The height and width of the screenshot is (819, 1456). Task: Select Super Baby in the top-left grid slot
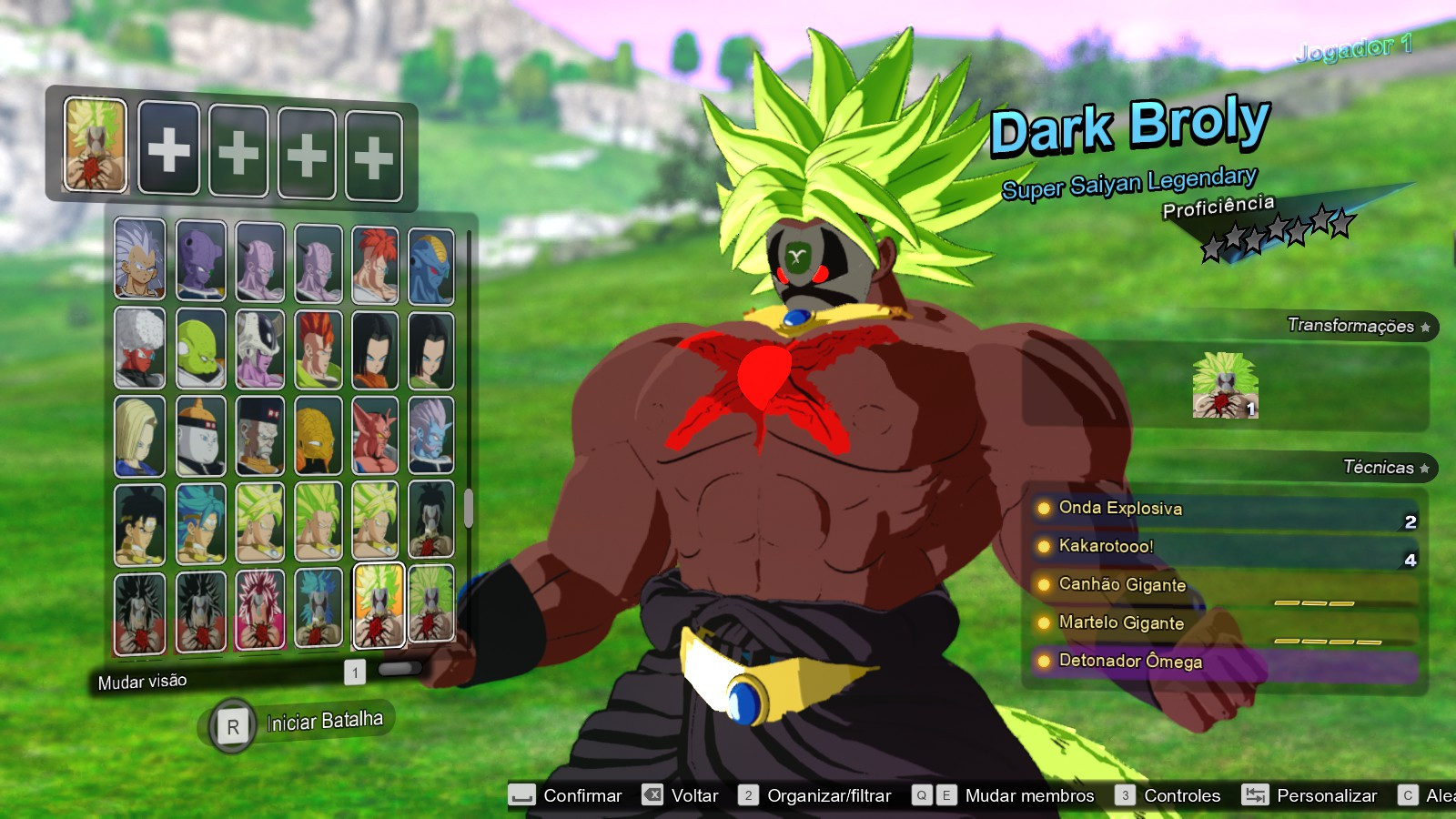tap(139, 264)
